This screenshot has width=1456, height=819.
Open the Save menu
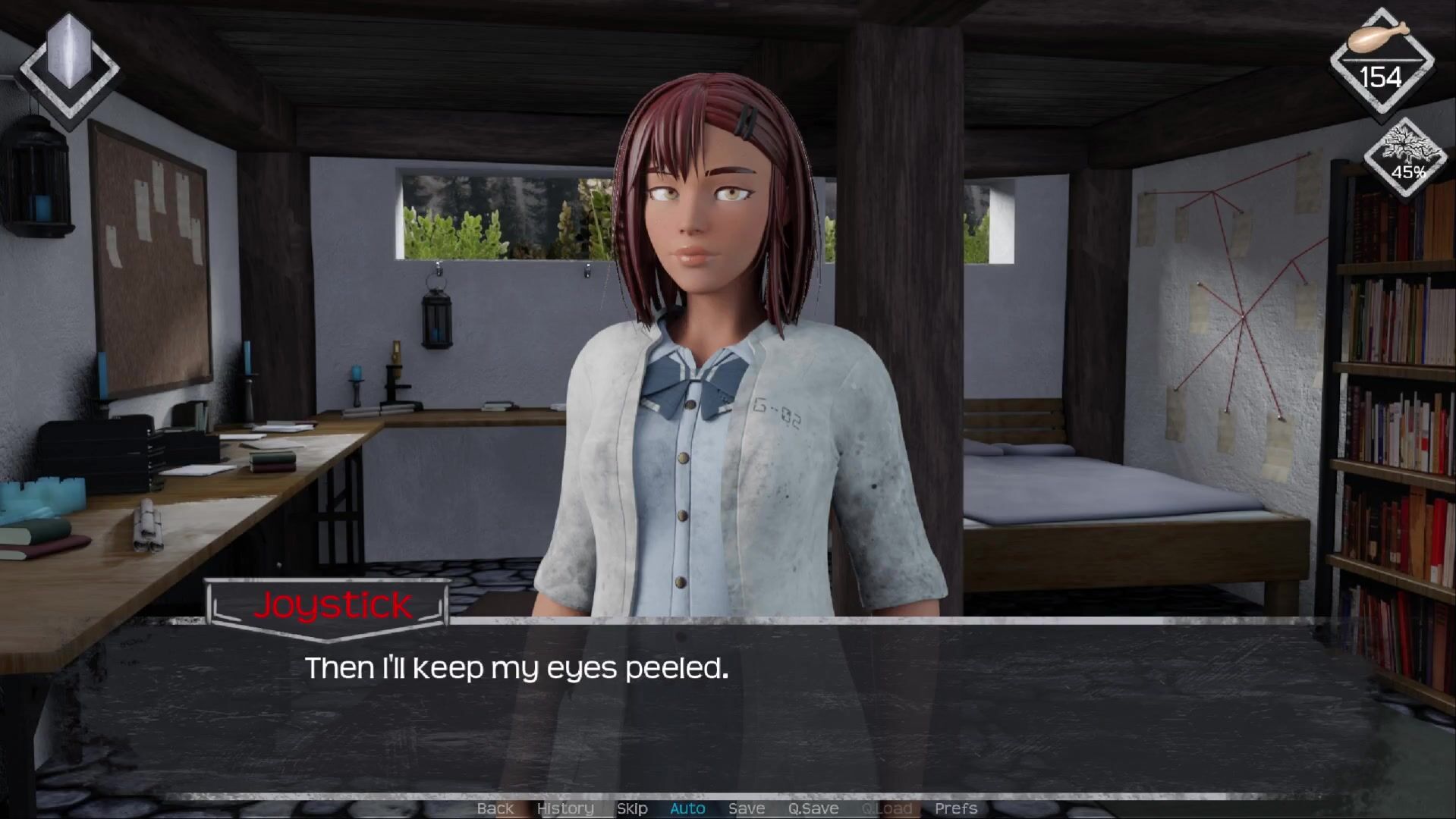(x=747, y=808)
